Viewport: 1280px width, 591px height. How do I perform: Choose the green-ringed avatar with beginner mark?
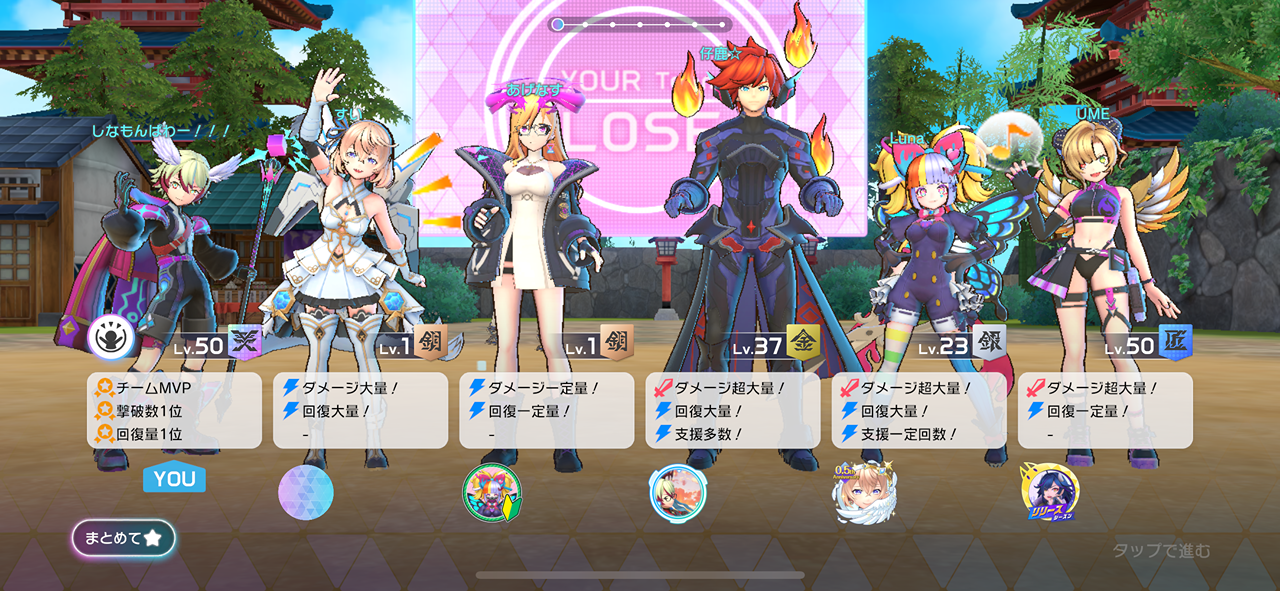point(492,493)
